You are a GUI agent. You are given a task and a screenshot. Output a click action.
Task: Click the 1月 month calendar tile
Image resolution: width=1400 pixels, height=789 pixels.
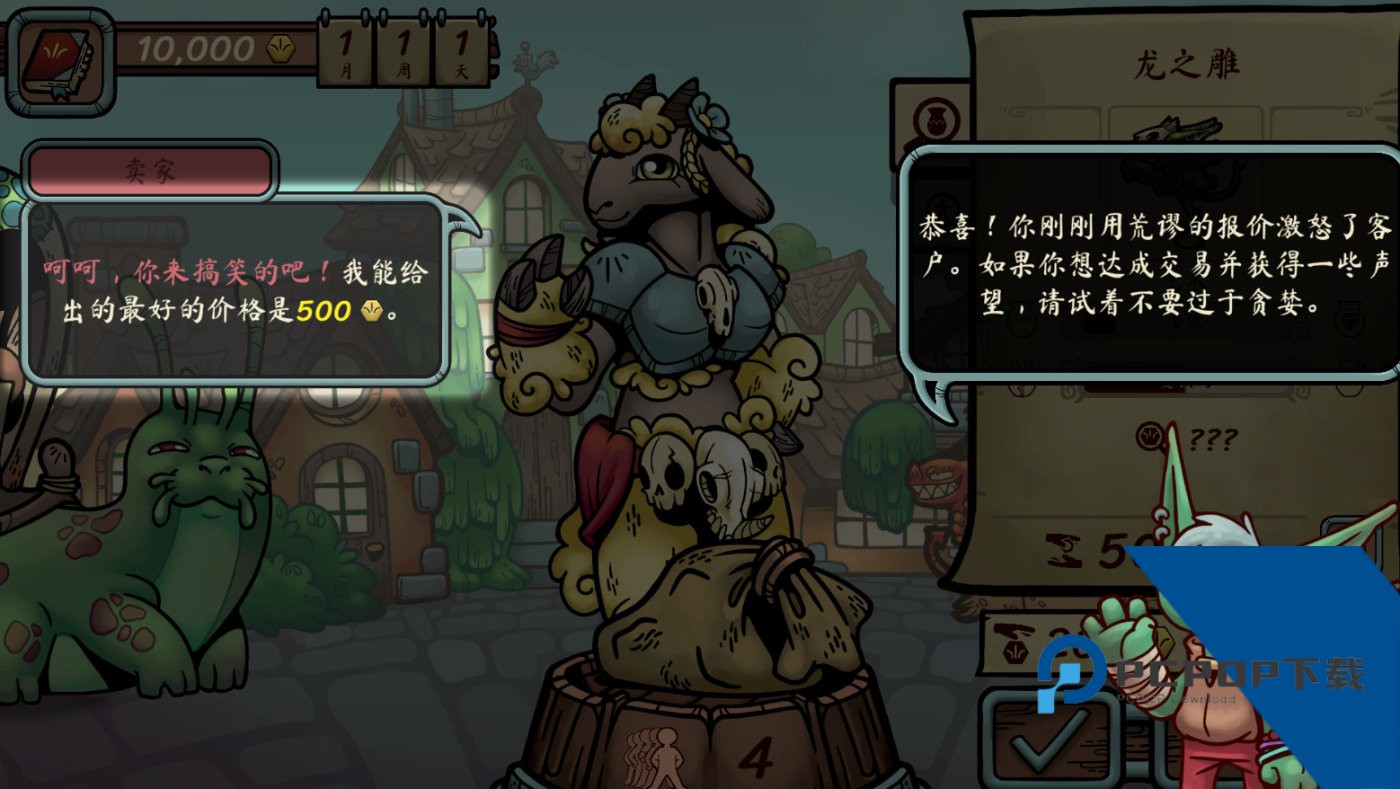pyautogui.click(x=345, y=47)
